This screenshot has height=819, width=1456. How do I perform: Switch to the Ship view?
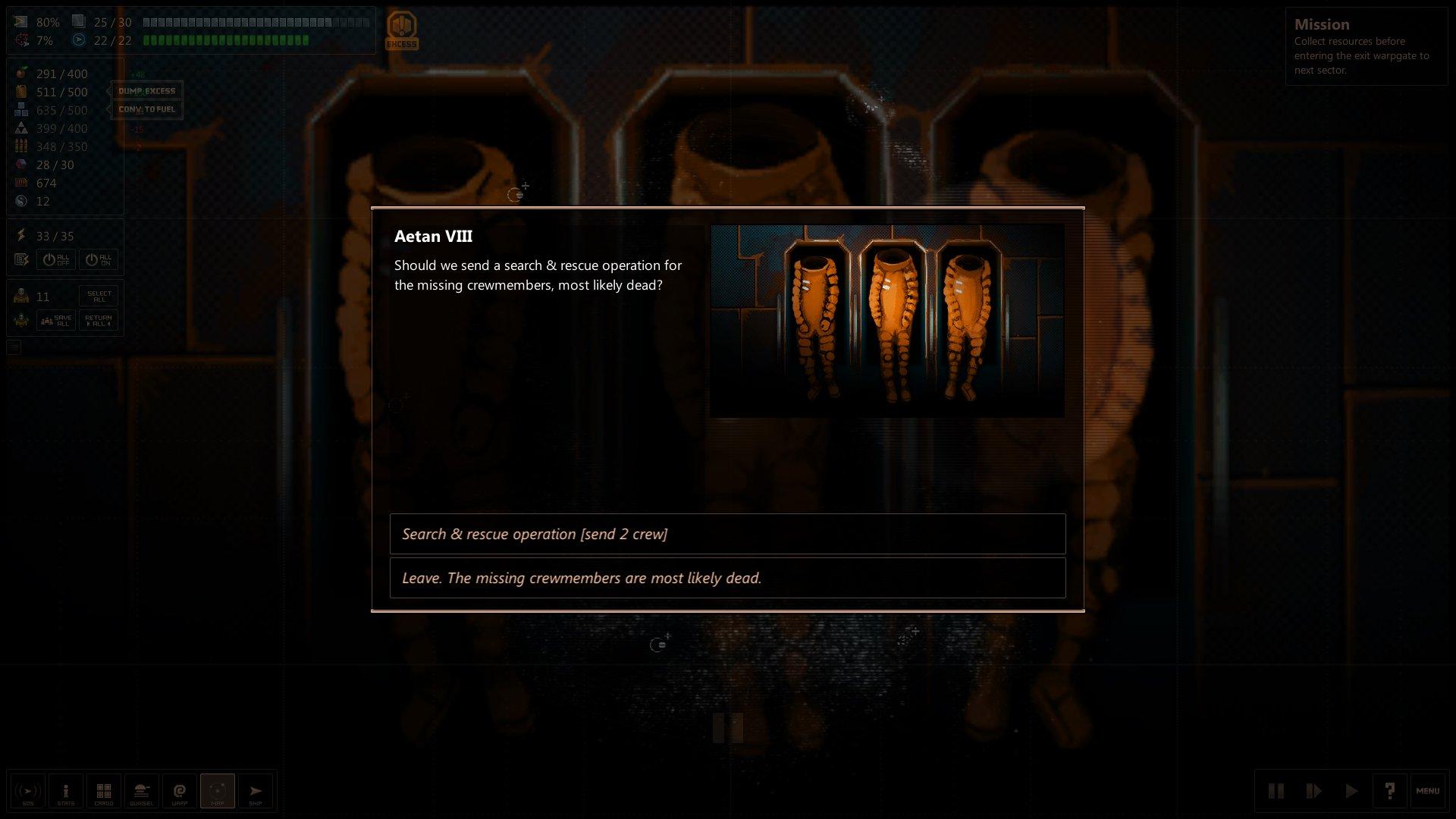256,792
